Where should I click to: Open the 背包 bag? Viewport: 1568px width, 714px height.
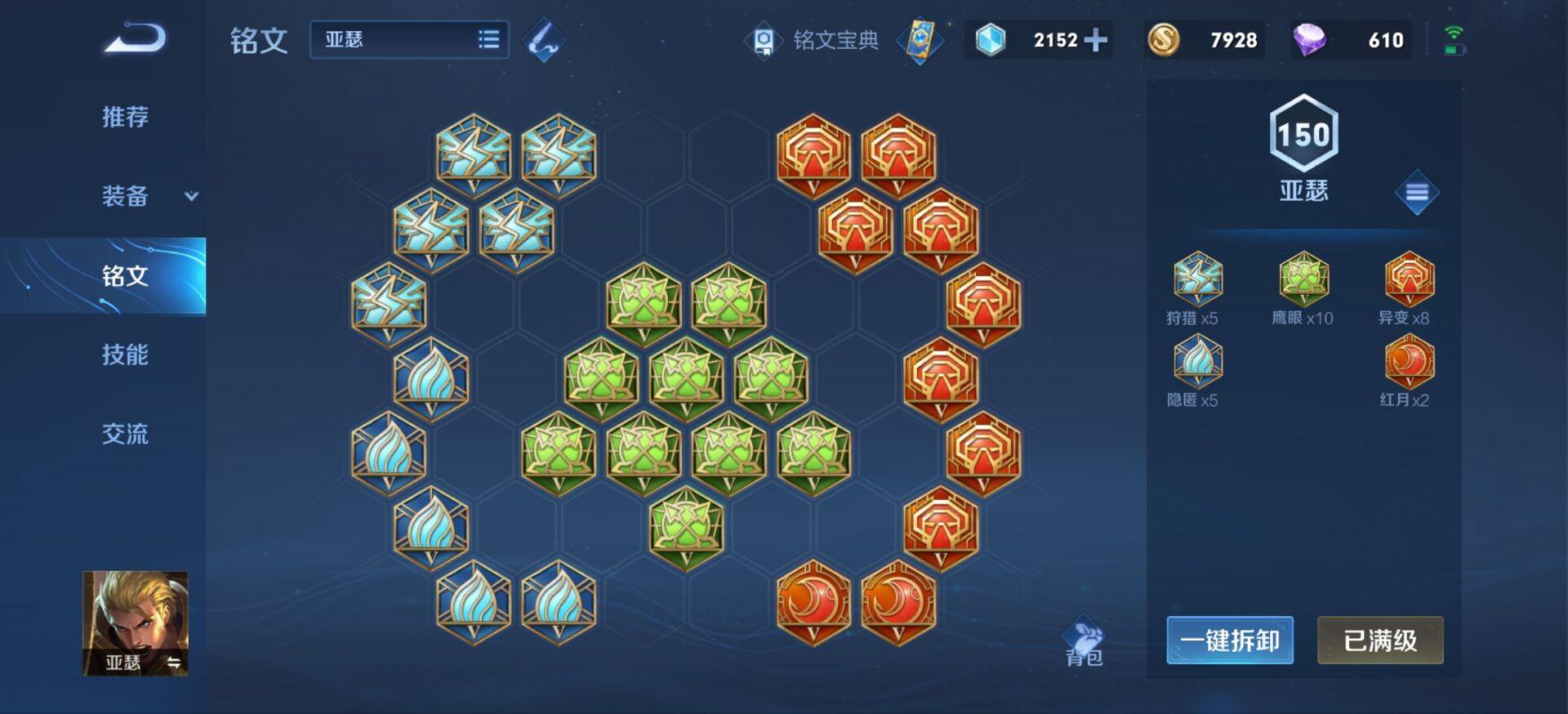(x=1084, y=642)
